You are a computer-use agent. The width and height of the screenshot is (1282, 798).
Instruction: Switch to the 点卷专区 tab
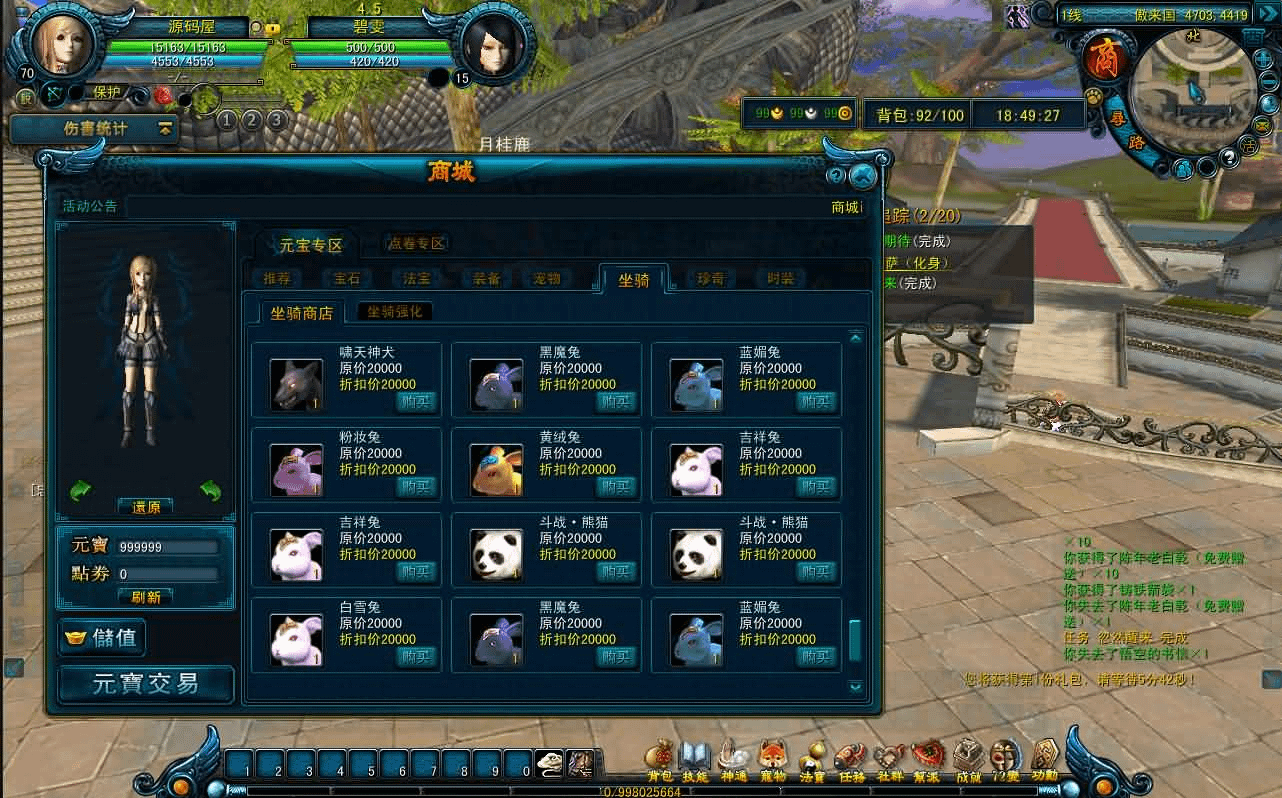click(x=416, y=243)
